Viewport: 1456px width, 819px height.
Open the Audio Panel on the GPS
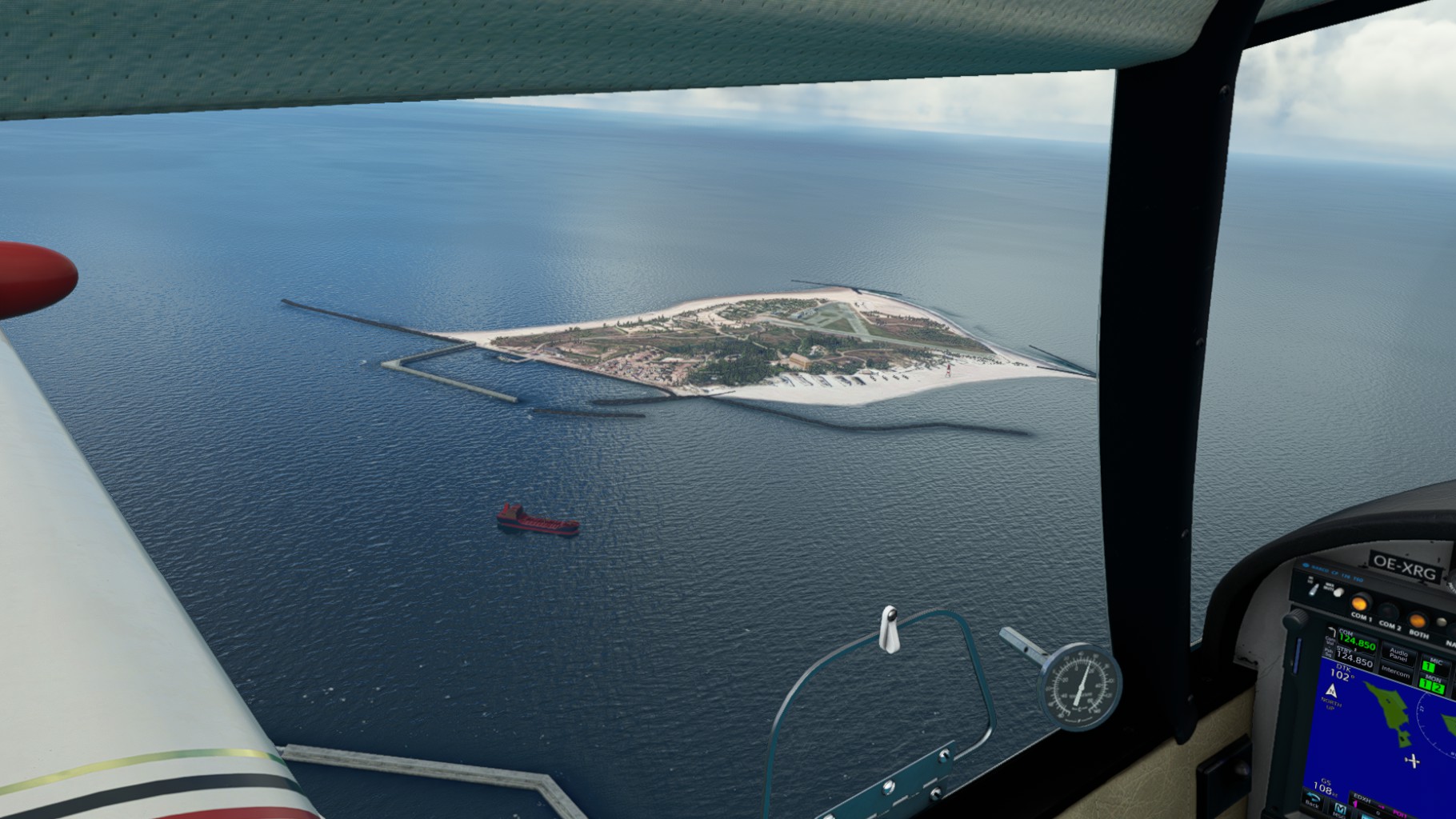[1398, 654]
